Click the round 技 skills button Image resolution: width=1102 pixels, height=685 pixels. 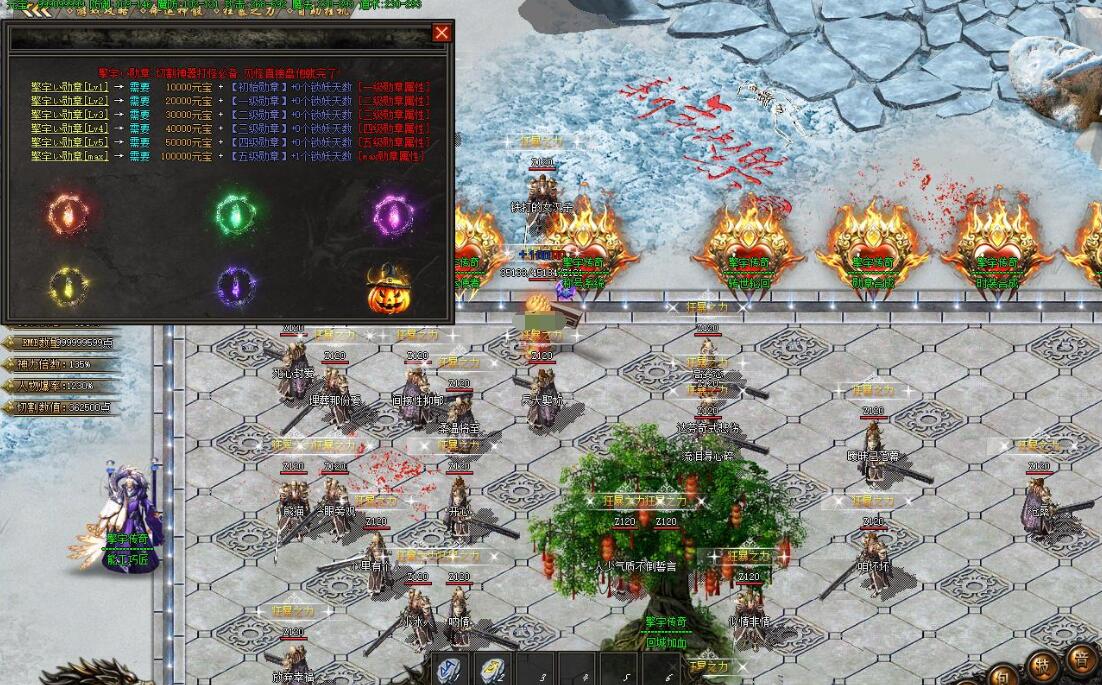pos(1042,667)
